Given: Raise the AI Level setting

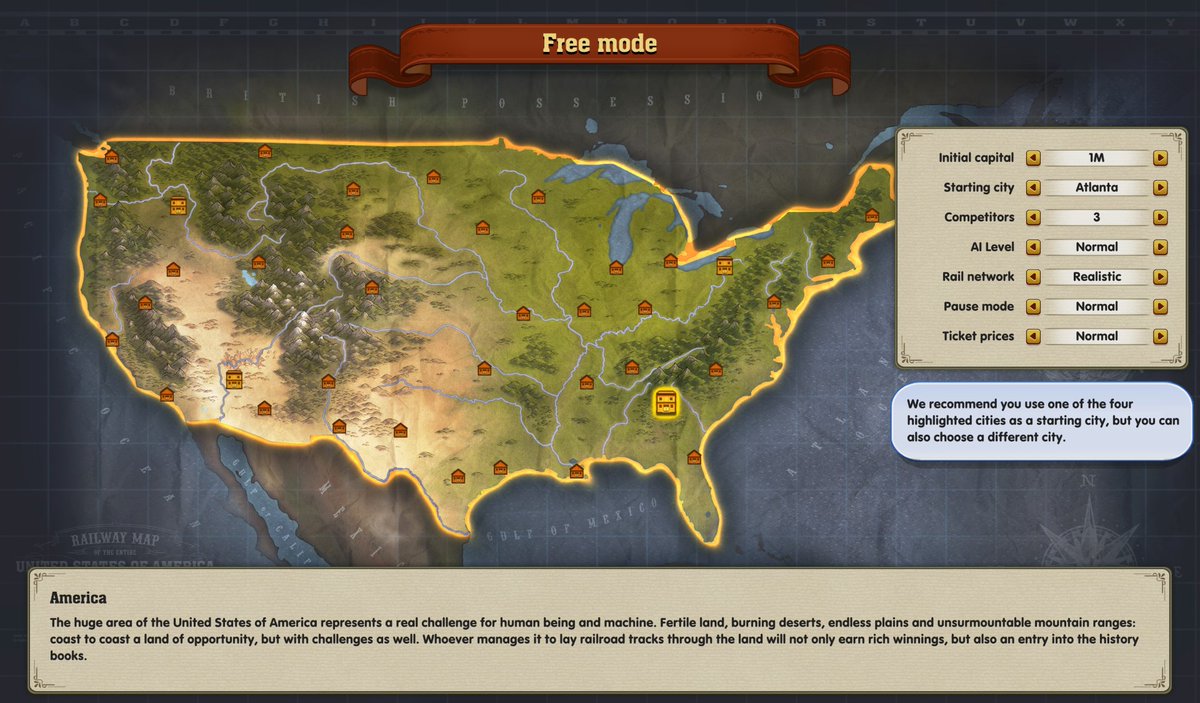Looking at the screenshot, I should pyautogui.click(x=1160, y=247).
